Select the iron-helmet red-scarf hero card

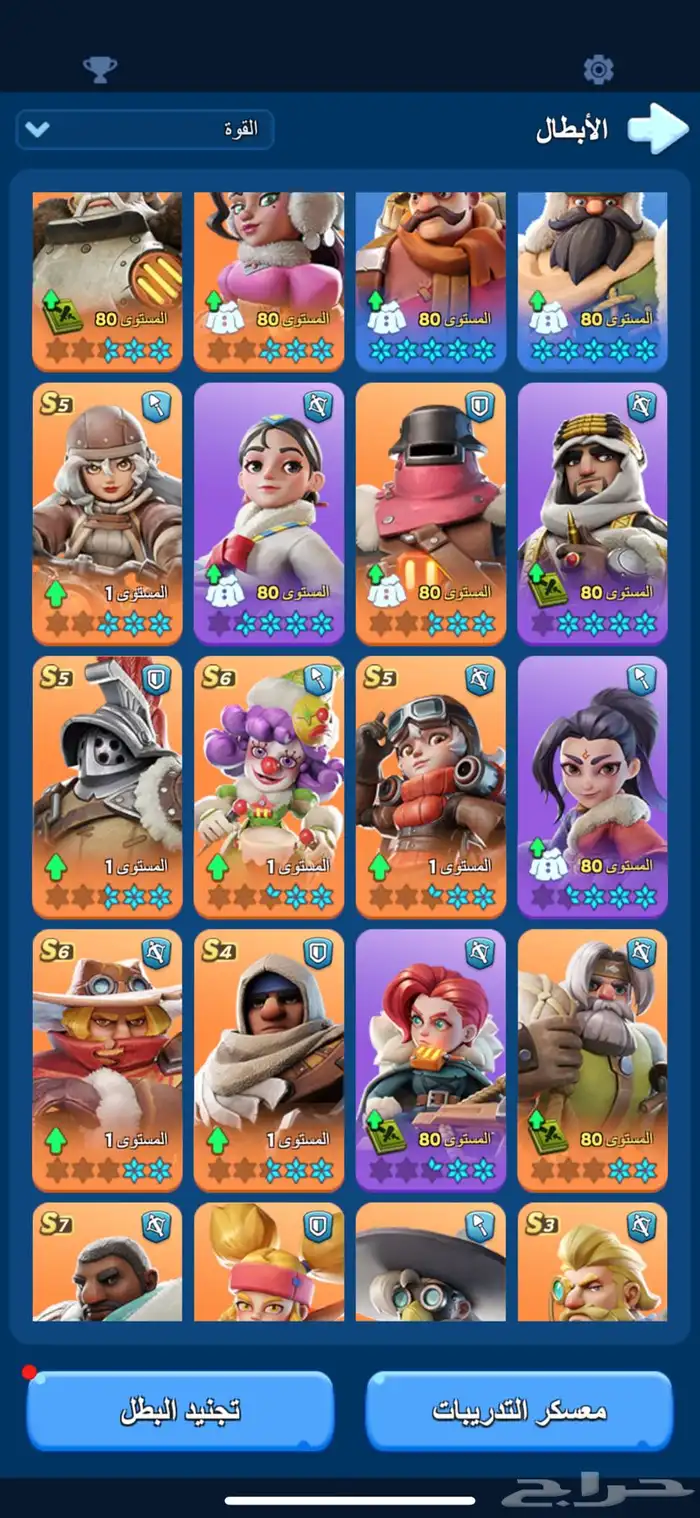click(x=431, y=512)
